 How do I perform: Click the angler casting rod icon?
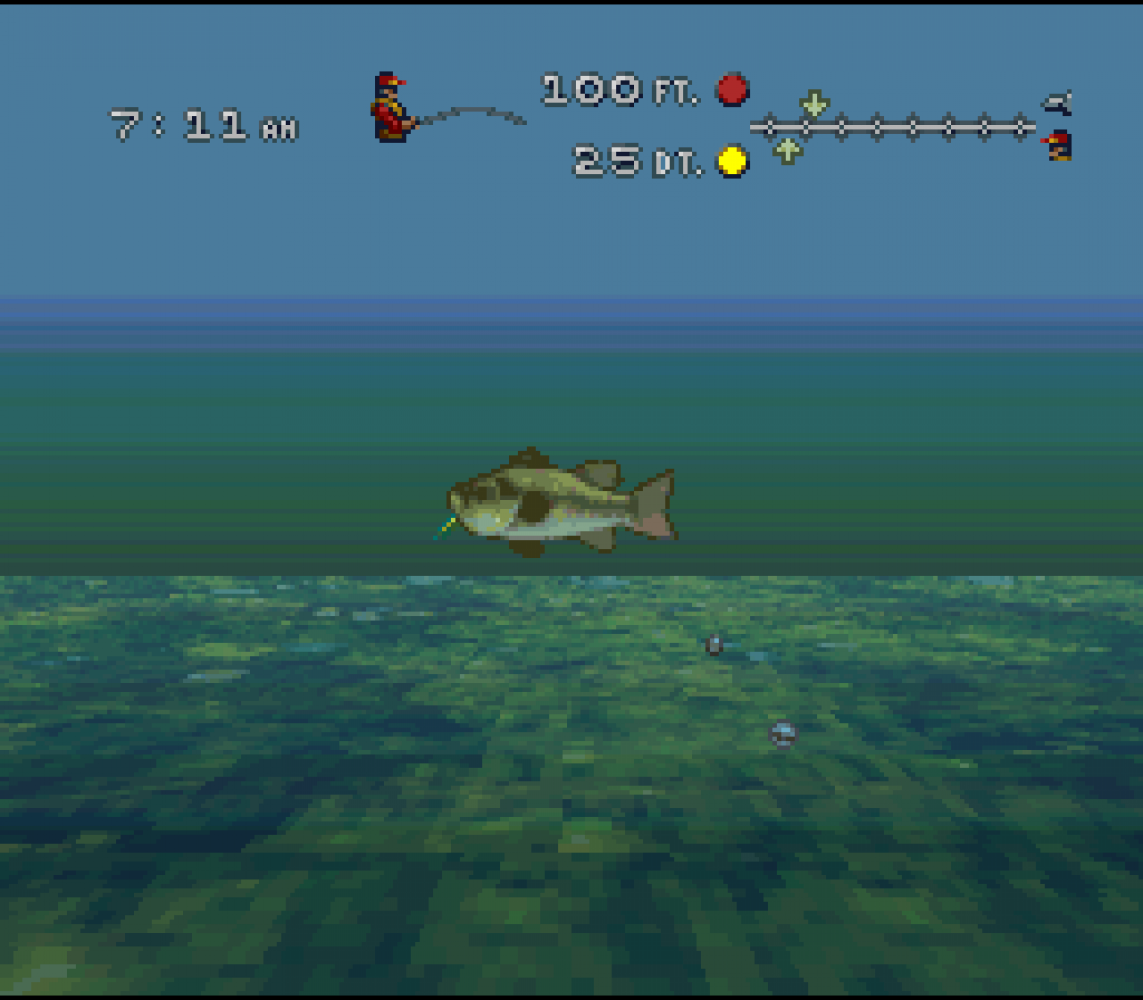[x=394, y=107]
